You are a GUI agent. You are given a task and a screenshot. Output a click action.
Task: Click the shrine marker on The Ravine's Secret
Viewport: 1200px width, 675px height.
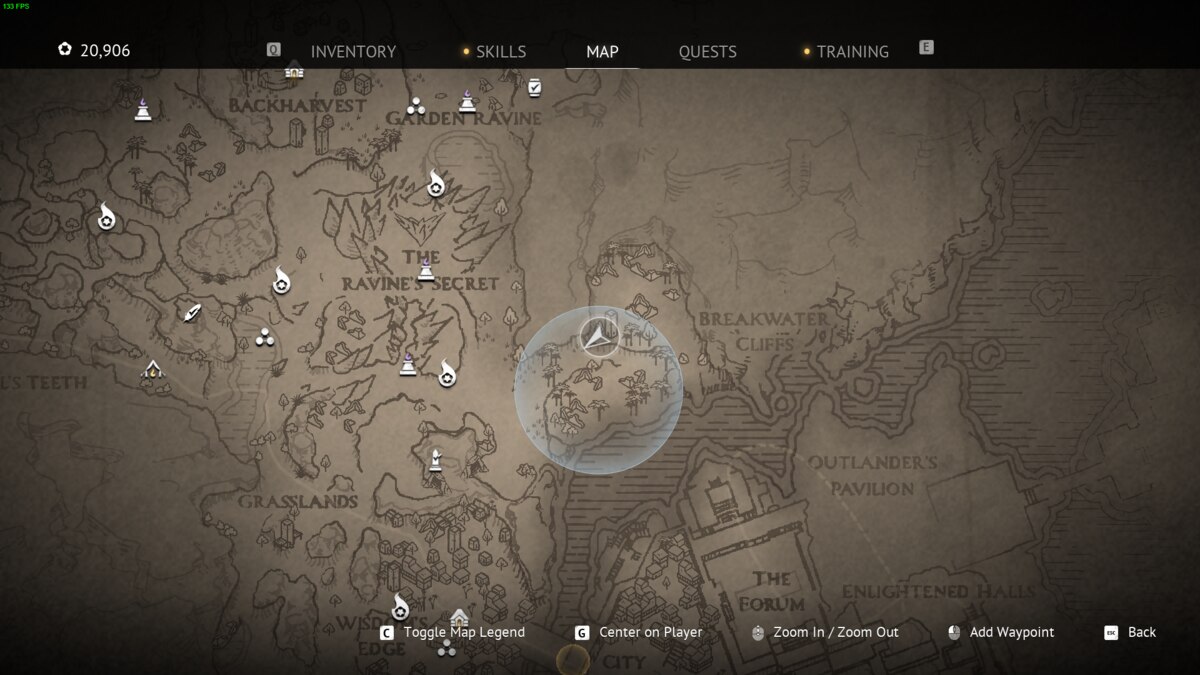click(427, 270)
